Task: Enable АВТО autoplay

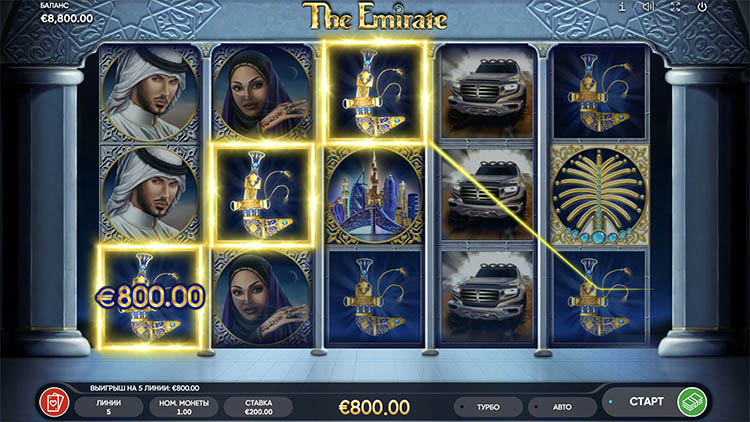Action: point(561,407)
